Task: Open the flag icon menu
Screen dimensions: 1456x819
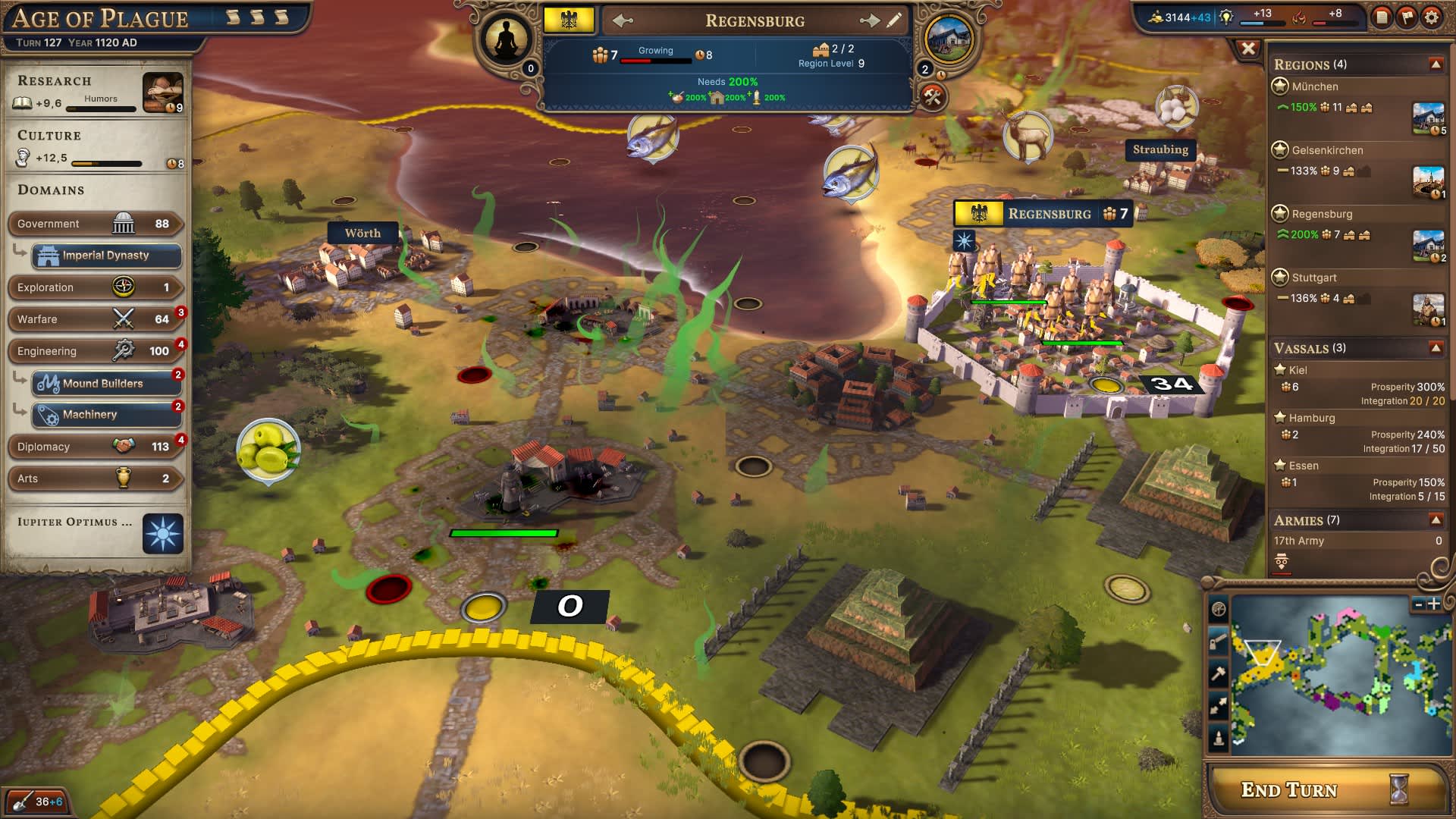Action: click(x=1407, y=17)
